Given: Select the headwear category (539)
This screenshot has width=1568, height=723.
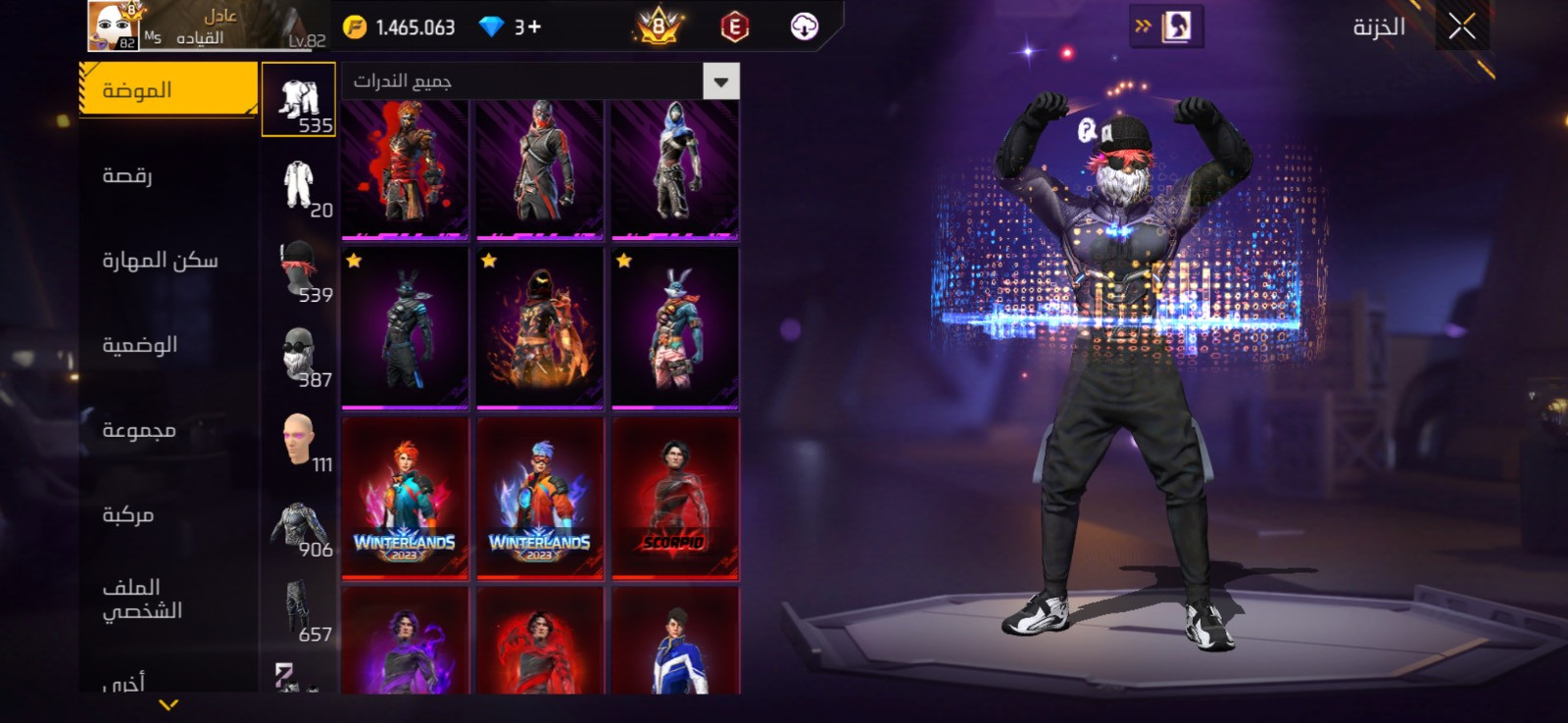Looking at the screenshot, I should coord(299,269).
